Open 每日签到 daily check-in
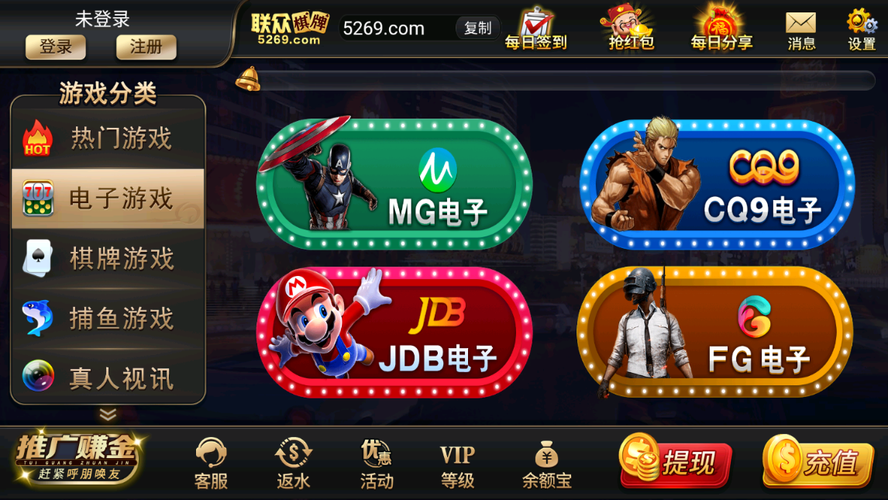Screen dimensions: 888x500 pos(536,28)
